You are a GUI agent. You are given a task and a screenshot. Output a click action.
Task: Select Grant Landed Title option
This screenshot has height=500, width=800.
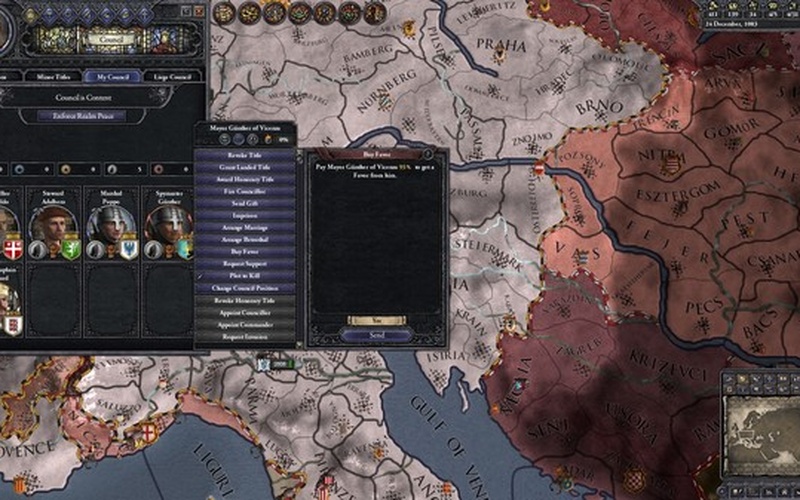click(245, 169)
